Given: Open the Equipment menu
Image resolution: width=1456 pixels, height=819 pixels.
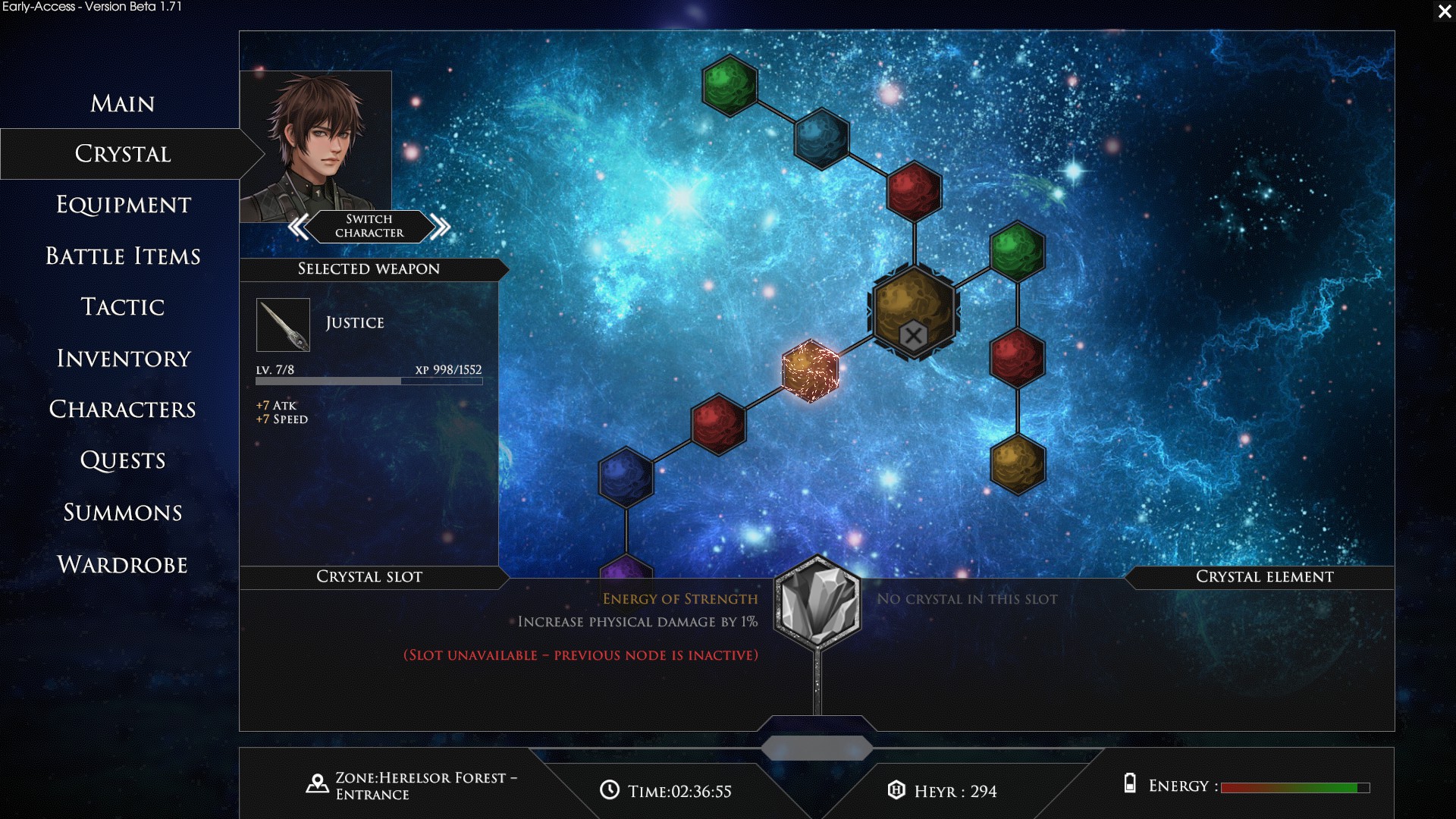Looking at the screenshot, I should coord(123,205).
